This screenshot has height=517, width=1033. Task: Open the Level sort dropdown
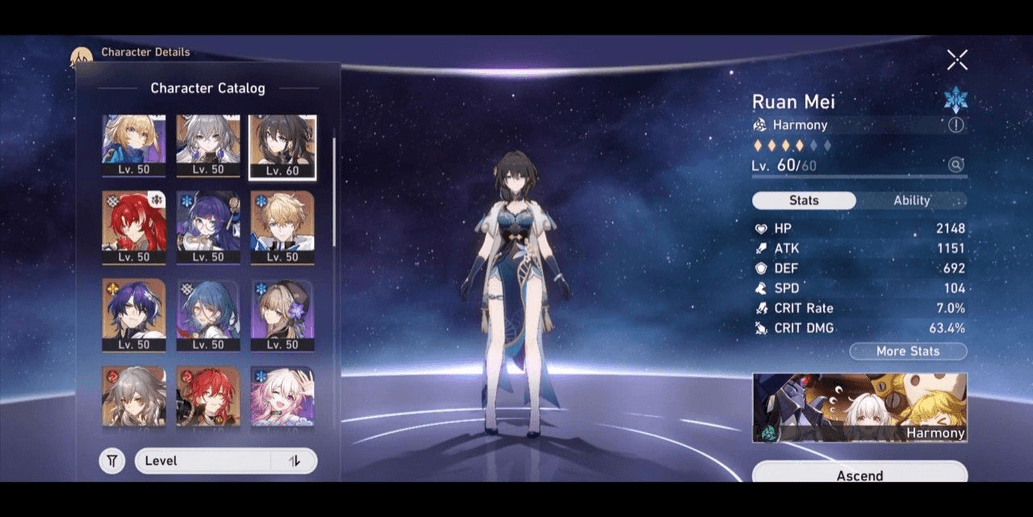[x=205, y=461]
